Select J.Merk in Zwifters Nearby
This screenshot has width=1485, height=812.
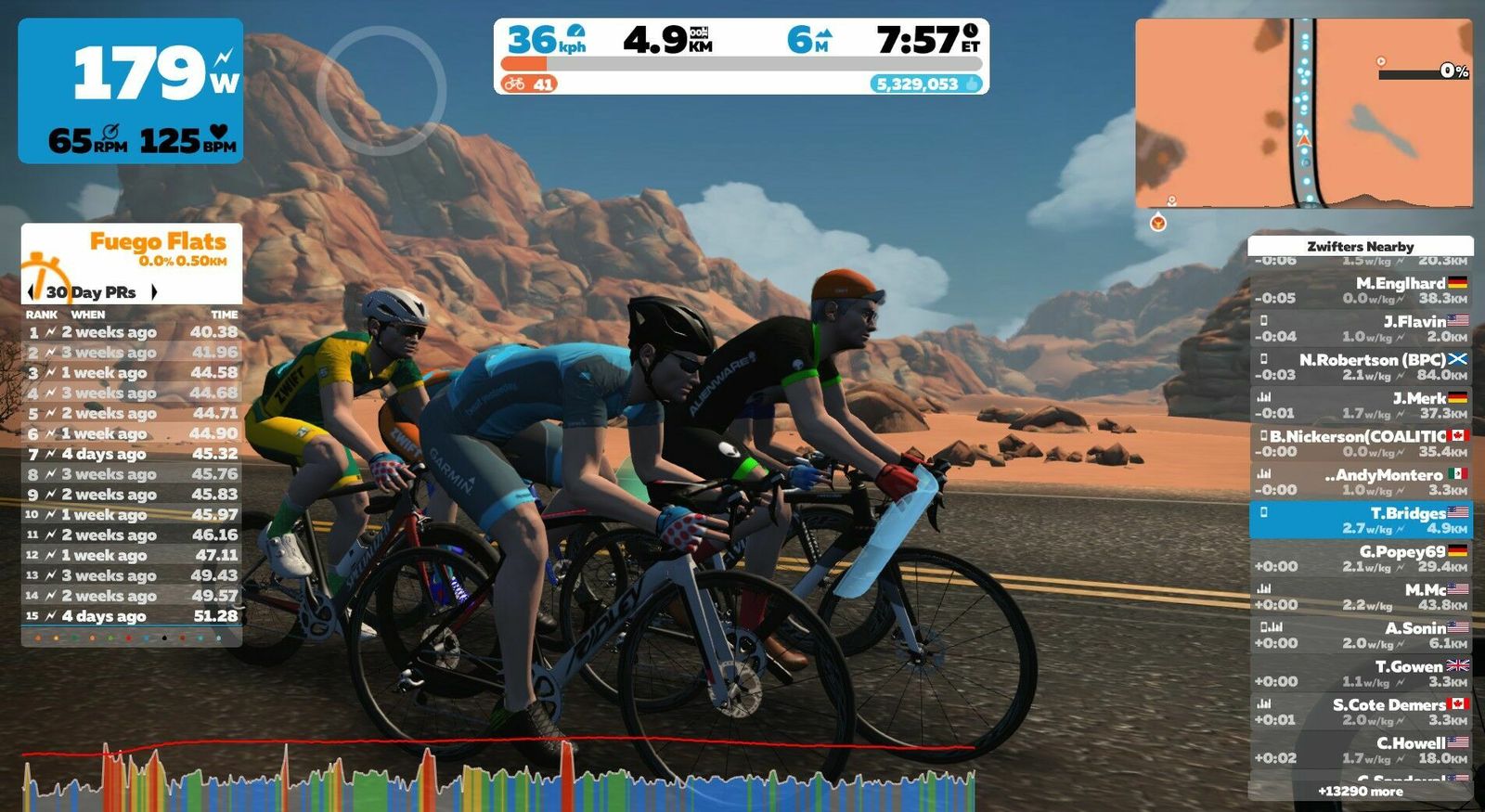coord(1360,406)
